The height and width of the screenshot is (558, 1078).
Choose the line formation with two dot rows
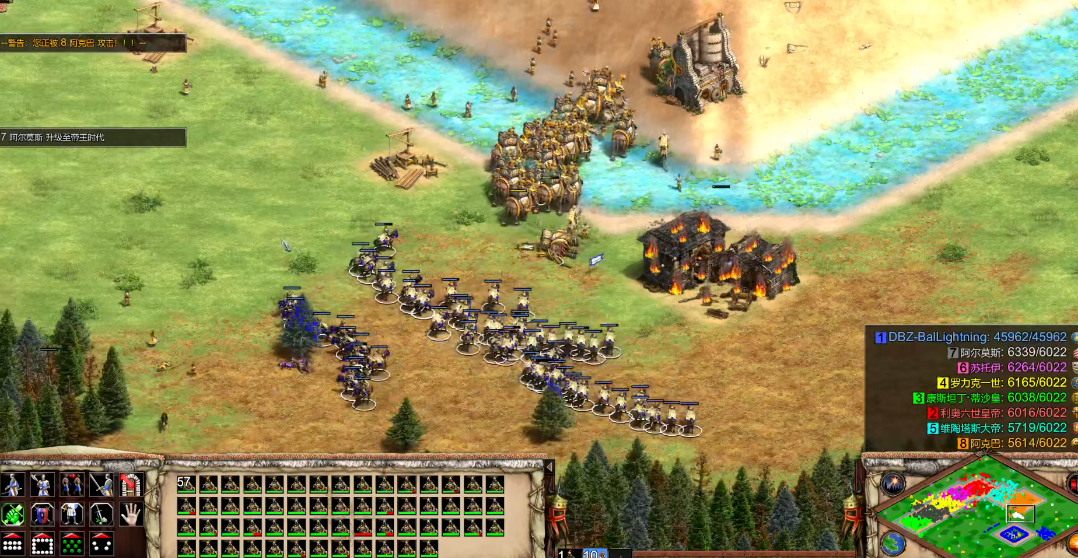click(13, 545)
